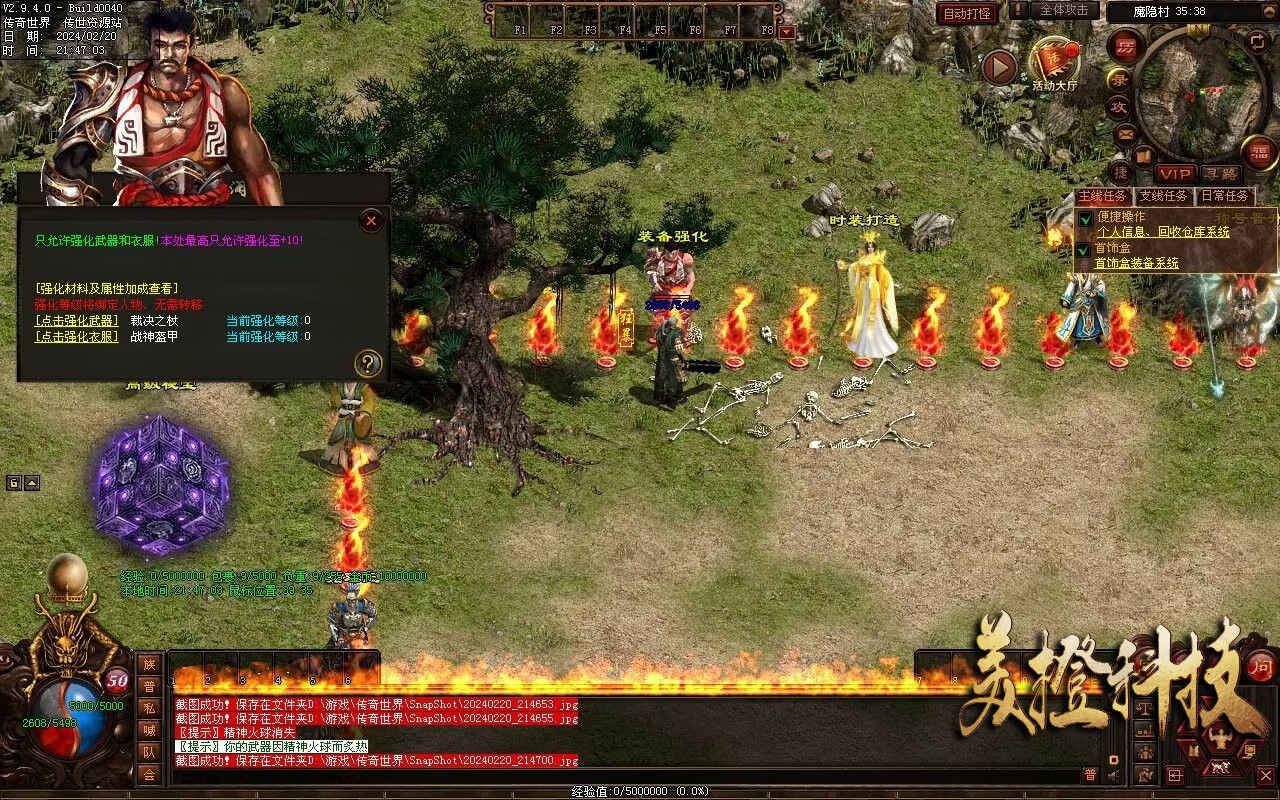This screenshot has width=1280, height=800.
Task: Select the 队 team chat channel
Action: (149, 752)
